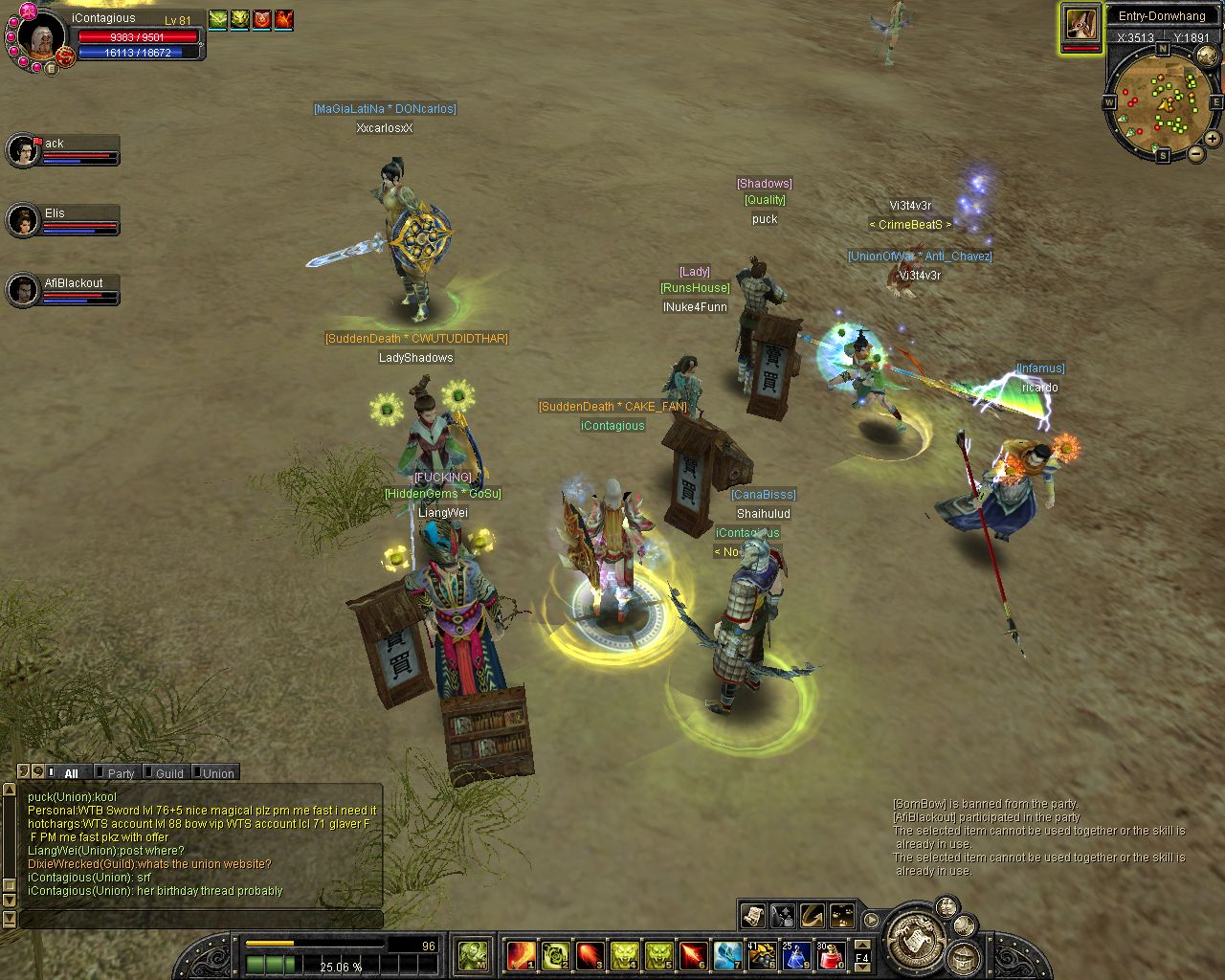Activate the ice skill in slot 7
Viewport: 1225px width, 980px height.
[727, 954]
